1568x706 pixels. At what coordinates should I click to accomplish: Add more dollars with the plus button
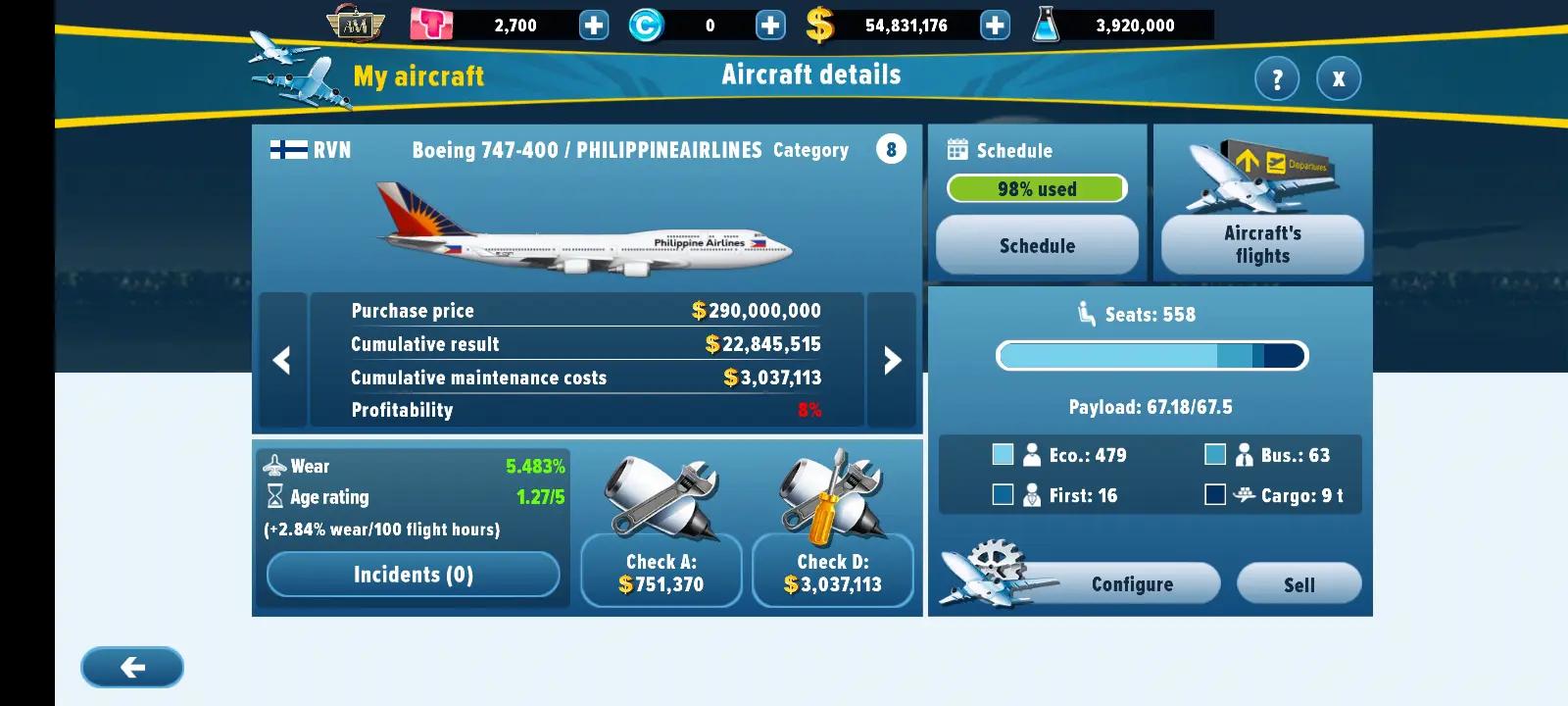(995, 25)
